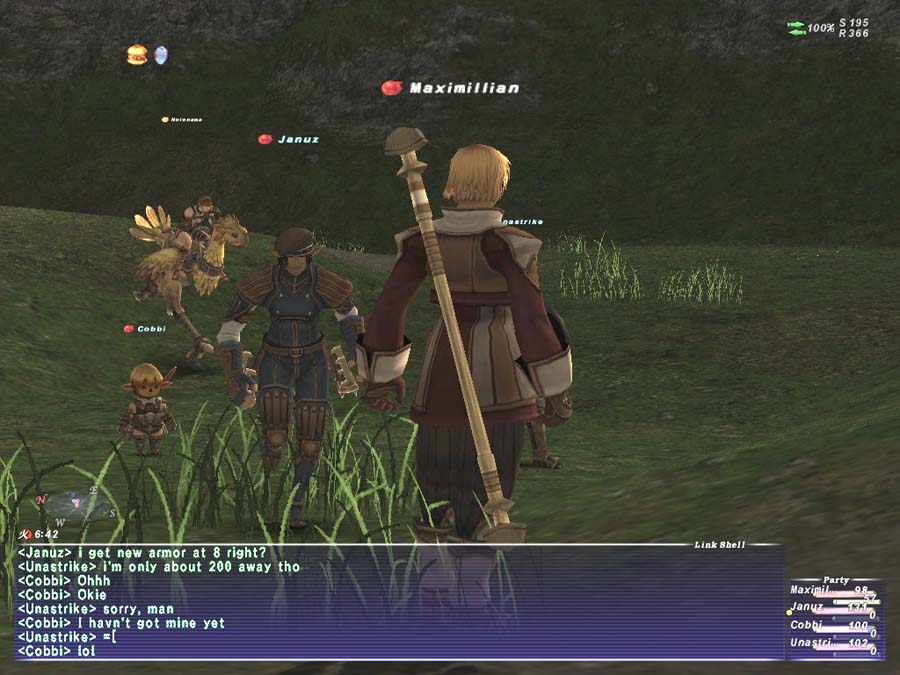Open the Link Shell chat log window
This screenshot has height=675, width=900.
400,602
